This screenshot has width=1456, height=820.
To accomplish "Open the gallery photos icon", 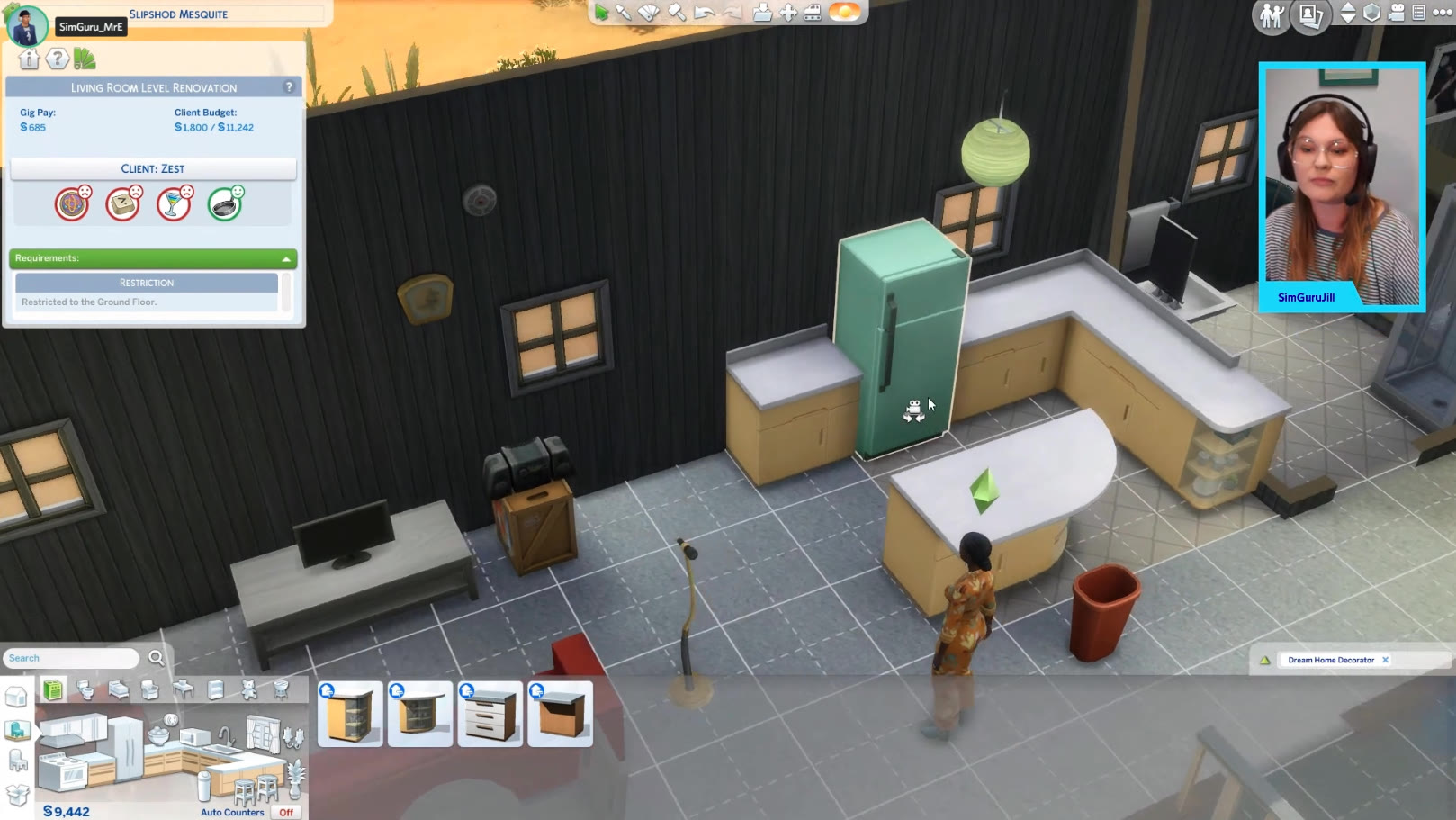I will (x=1310, y=15).
